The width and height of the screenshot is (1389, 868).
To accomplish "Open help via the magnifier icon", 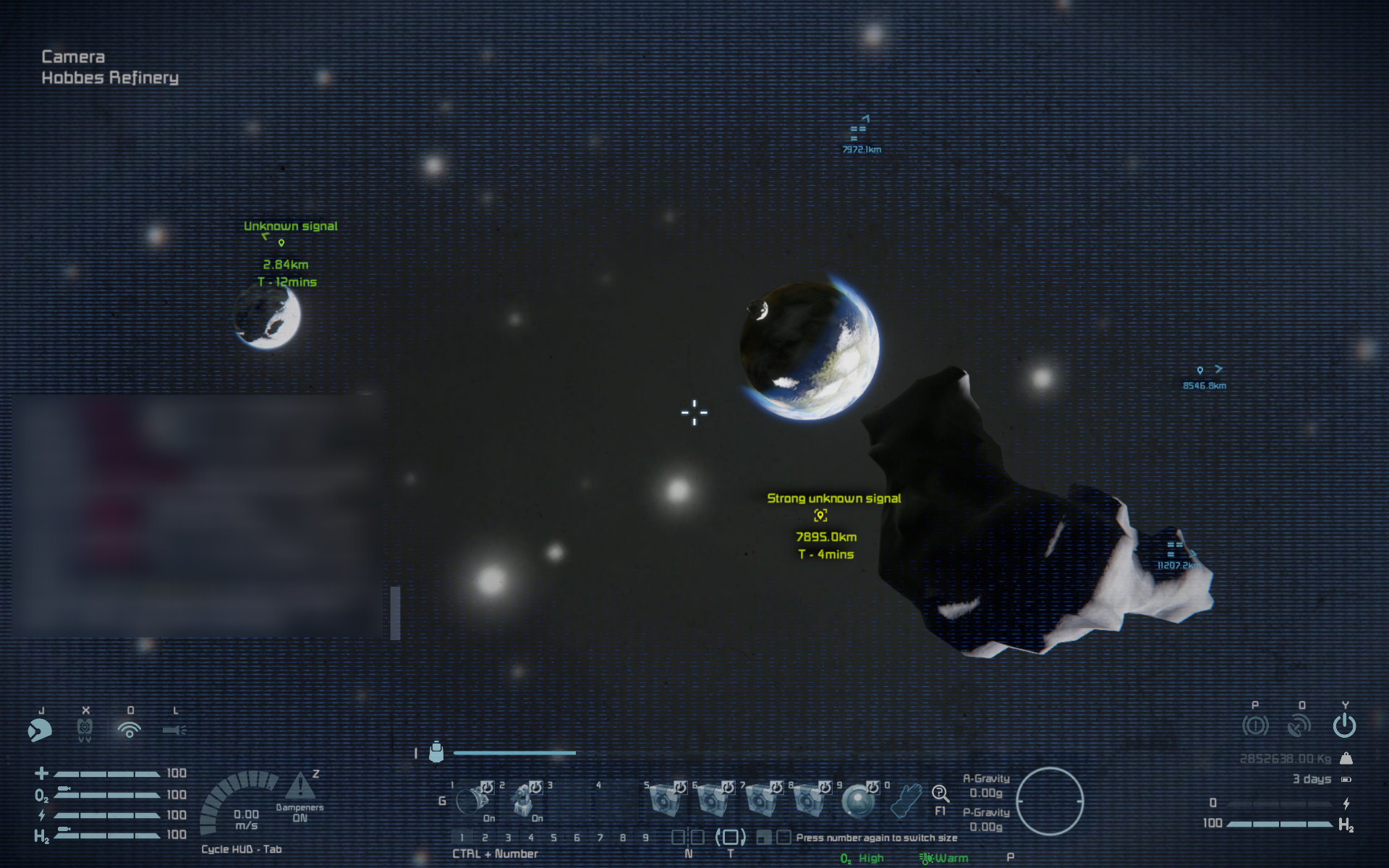I will pyautogui.click(x=940, y=794).
